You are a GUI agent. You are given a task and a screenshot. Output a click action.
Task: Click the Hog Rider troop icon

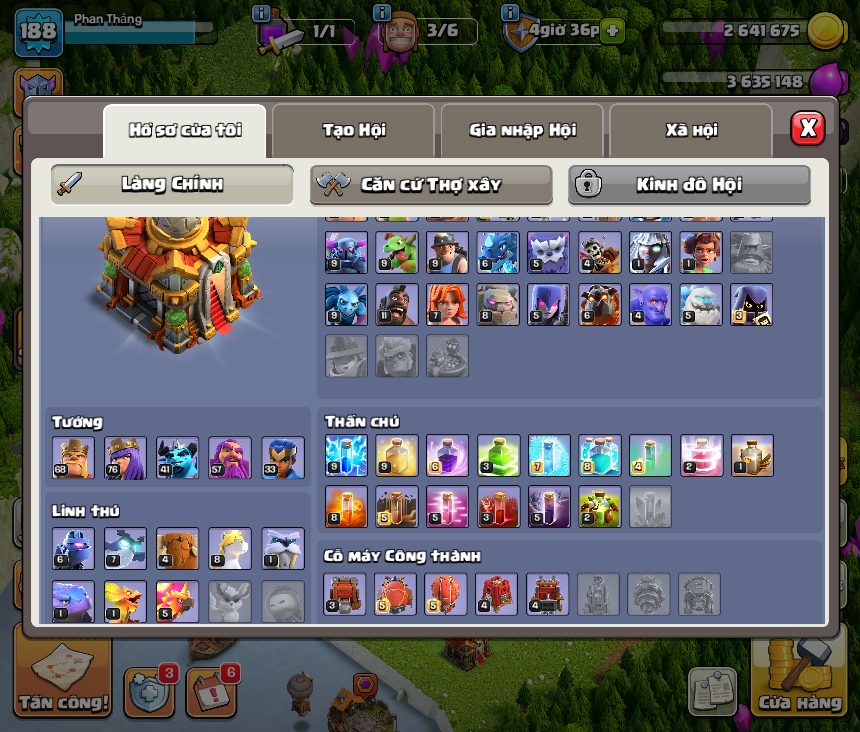(397, 304)
